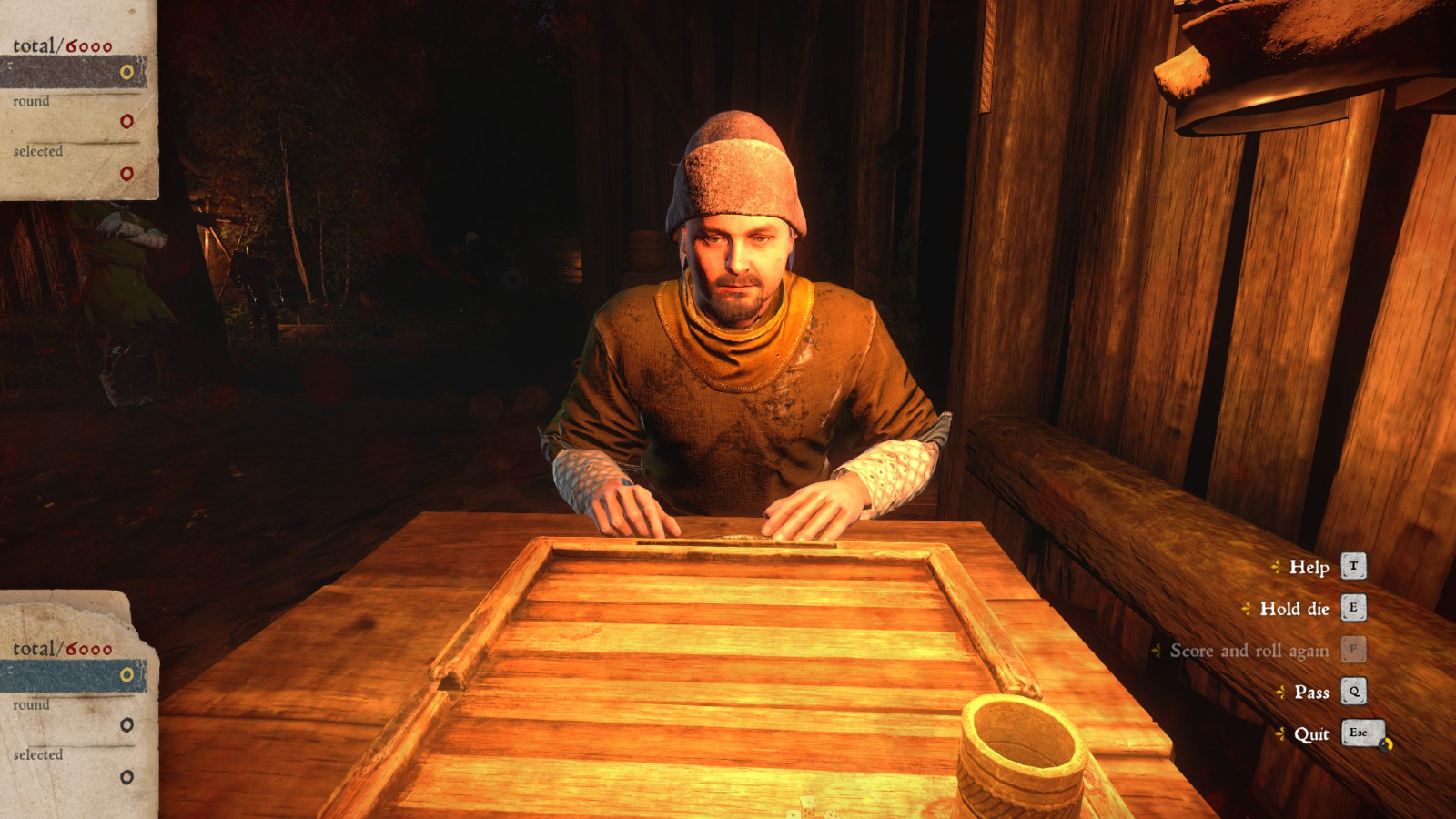Click the Q keycap icon next to Pass

1353,692
